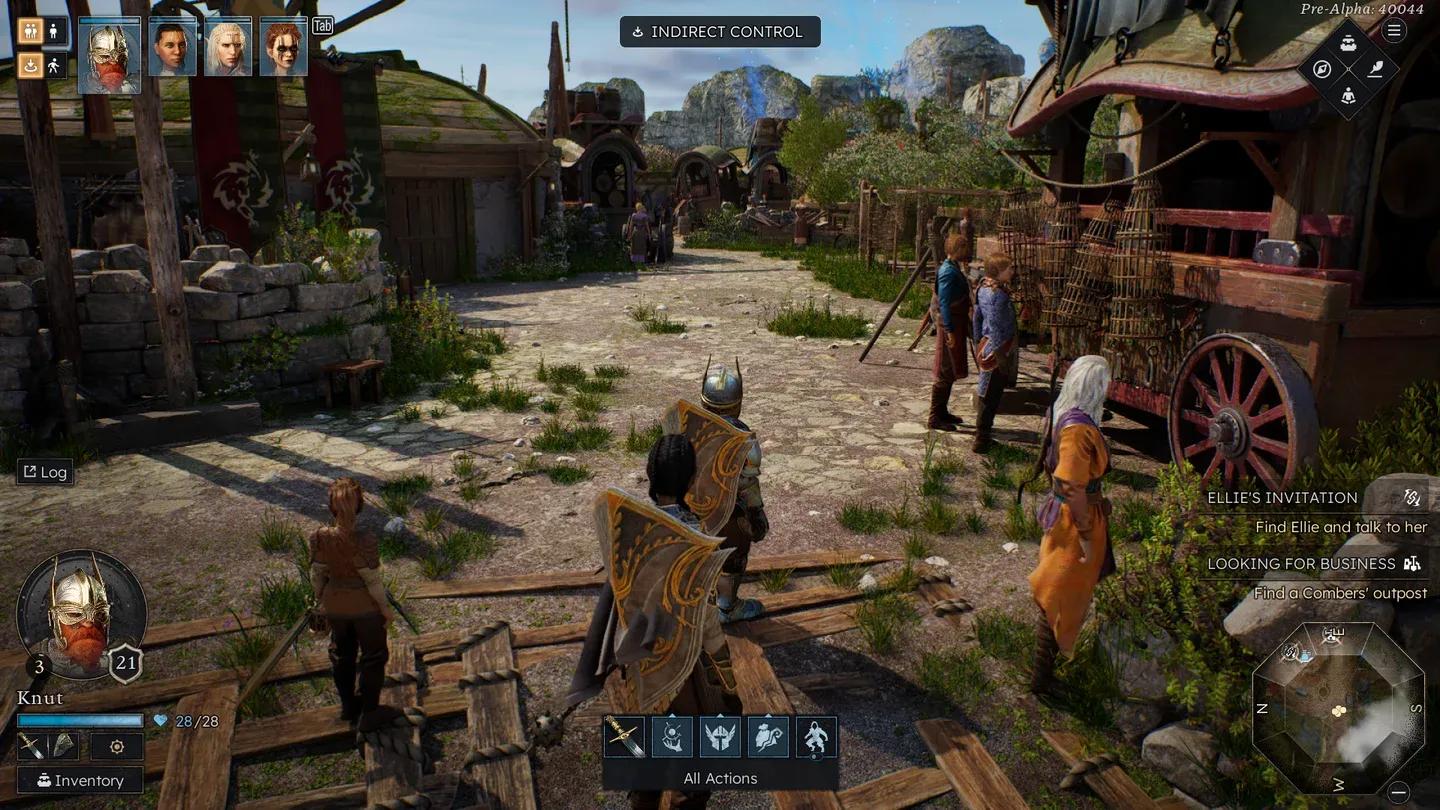
Task: Click the quest icon beside ELLIE'S INVITATION
Action: (1412, 497)
